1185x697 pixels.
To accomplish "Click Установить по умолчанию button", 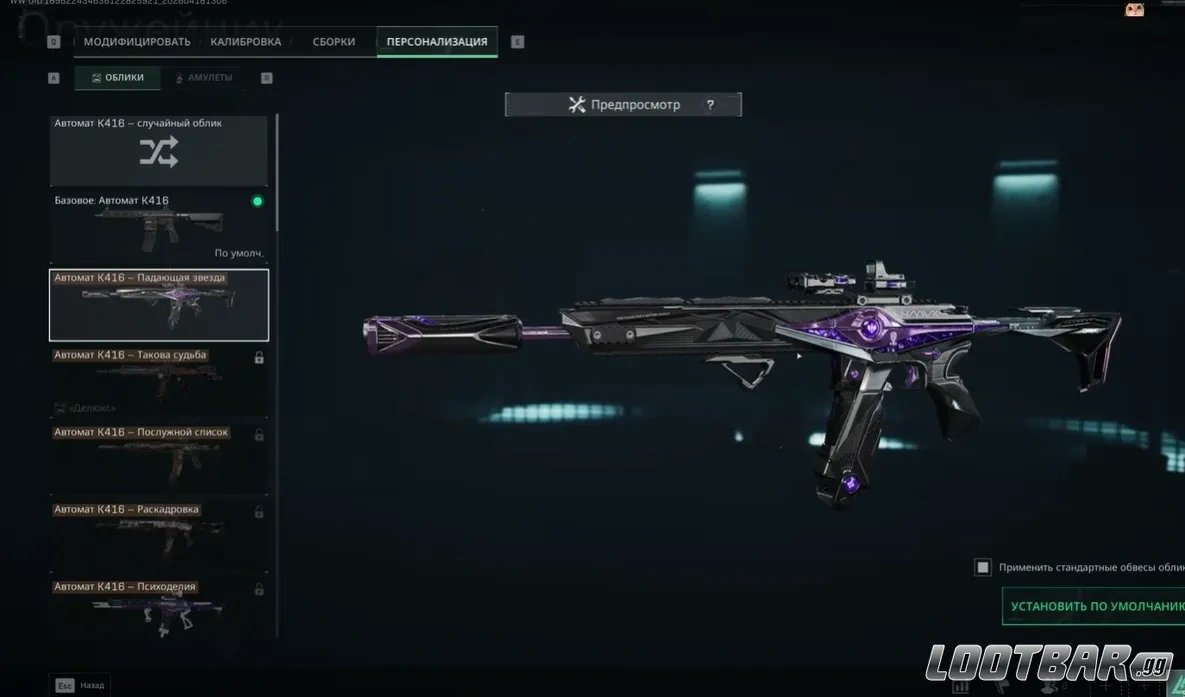I will 1094,606.
